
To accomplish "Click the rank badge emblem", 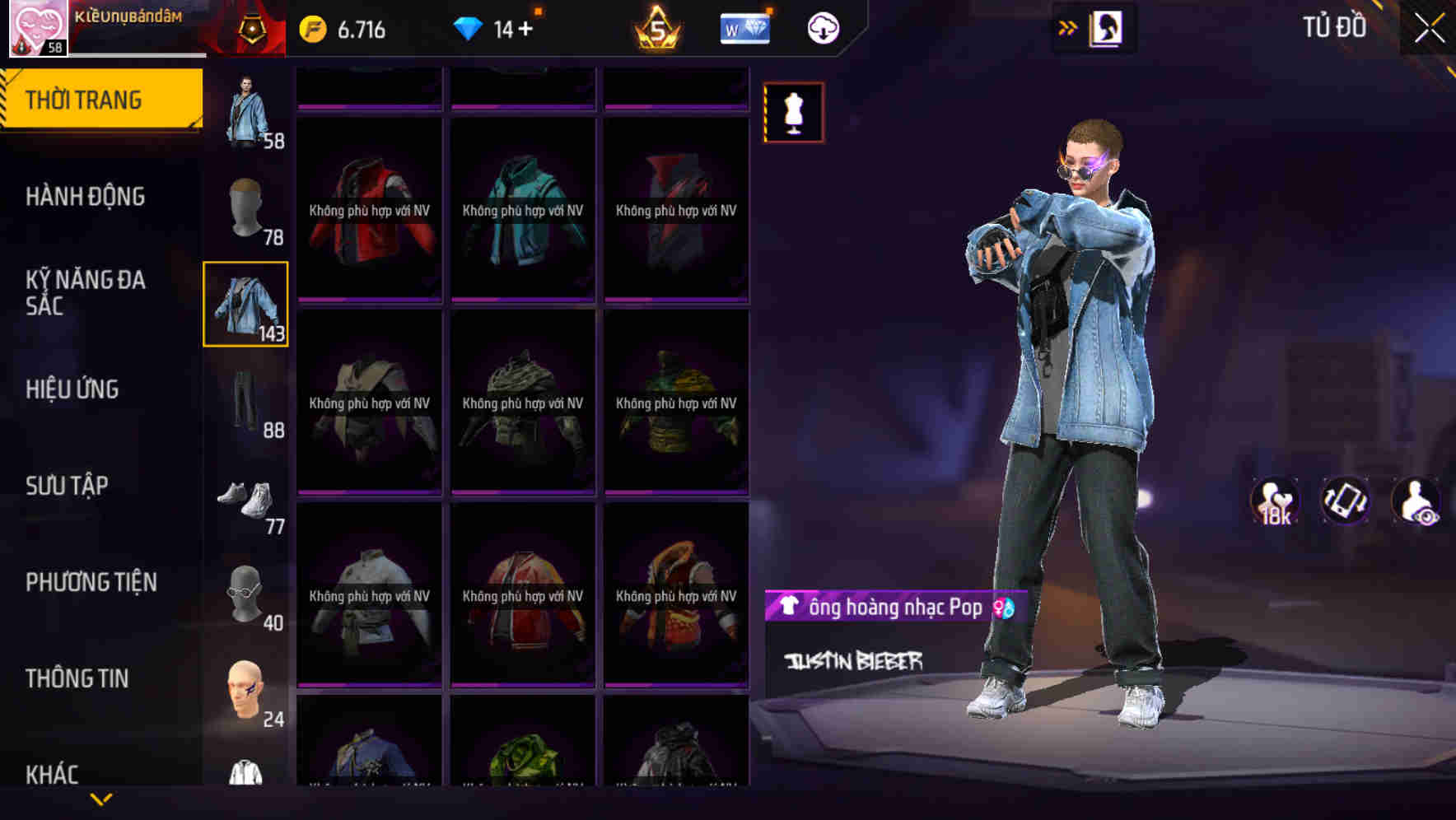I will [253, 27].
